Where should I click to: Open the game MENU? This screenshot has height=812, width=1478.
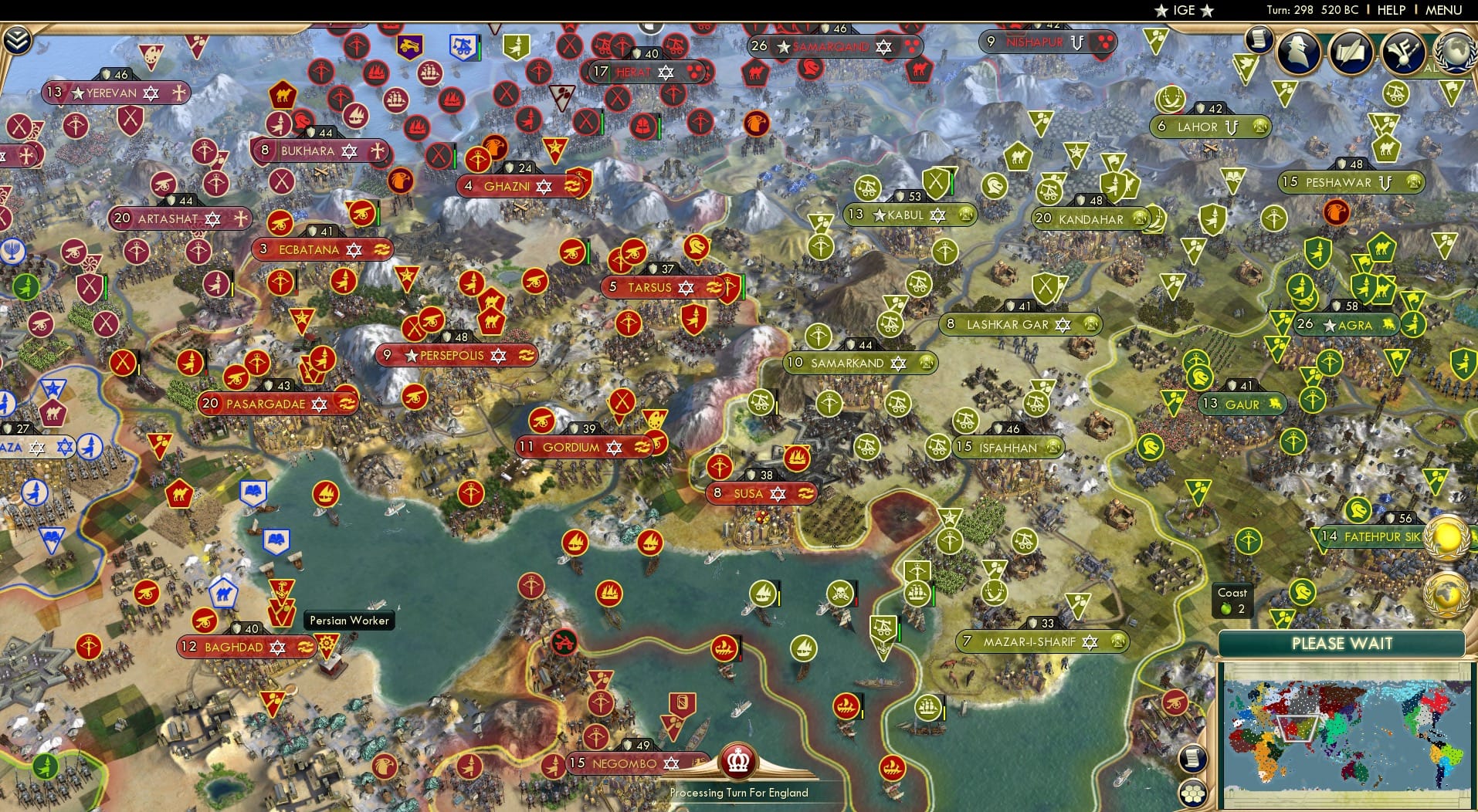pyautogui.click(x=1442, y=10)
